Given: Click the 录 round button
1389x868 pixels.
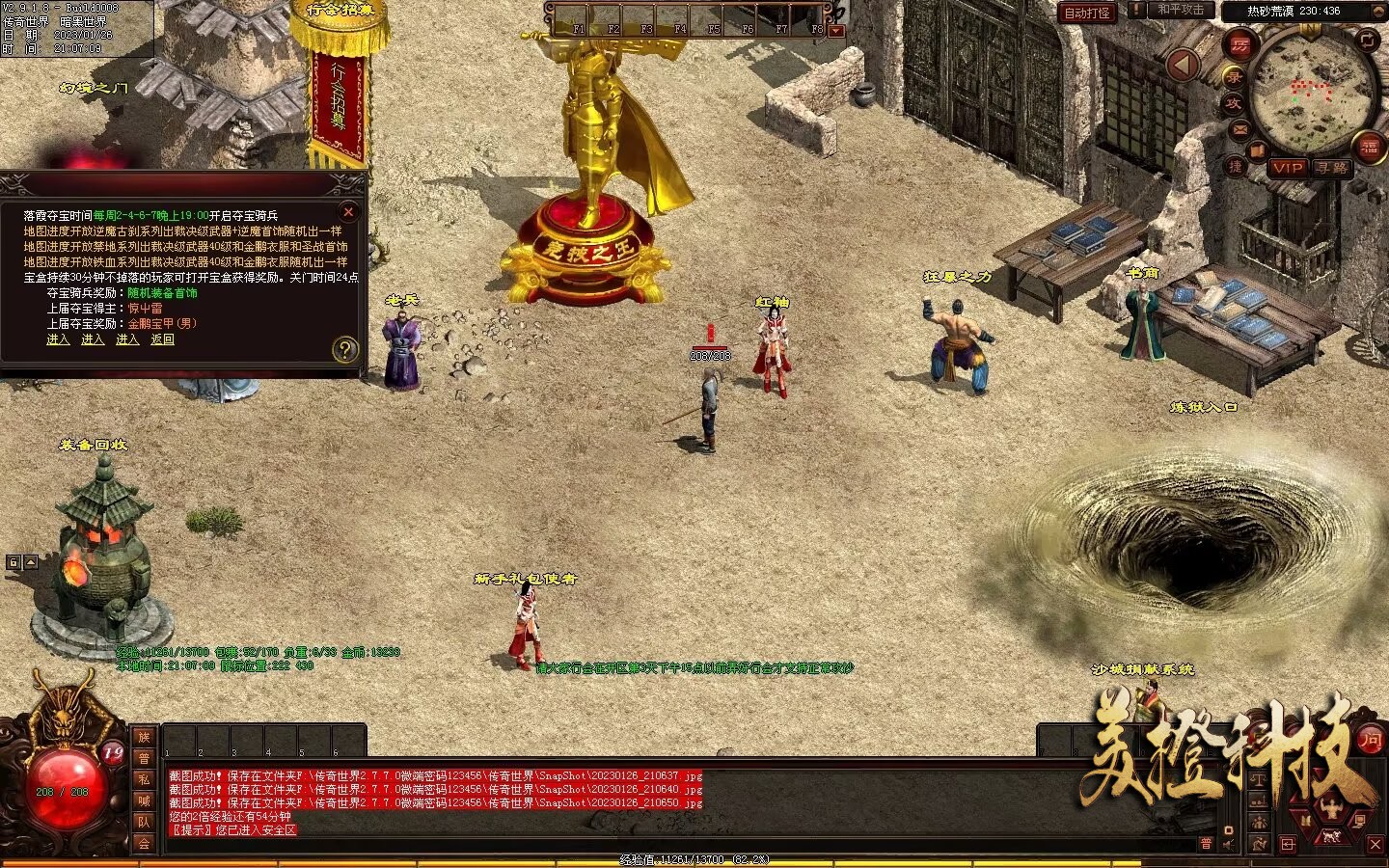Looking at the screenshot, I should point(1234,76).
